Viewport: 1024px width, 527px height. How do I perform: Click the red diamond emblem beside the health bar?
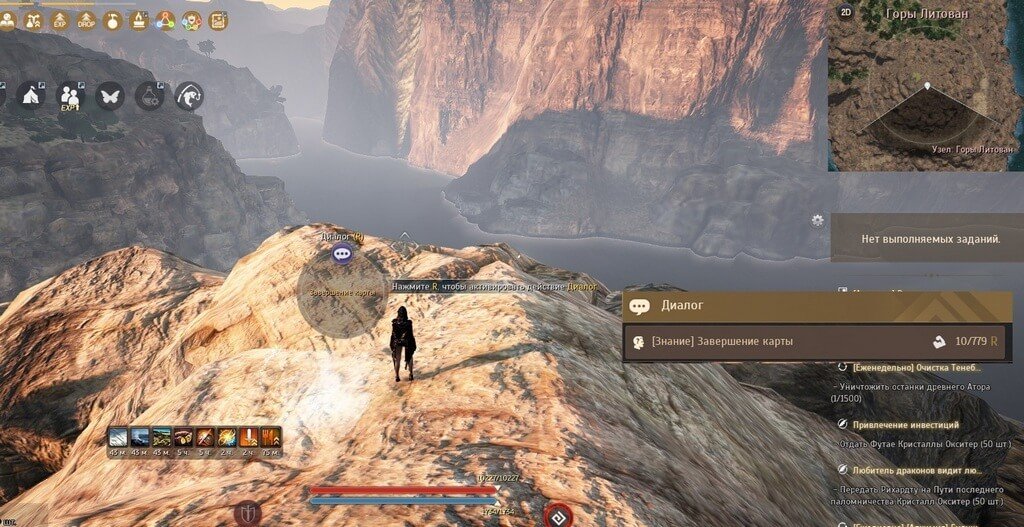(558, 514)
